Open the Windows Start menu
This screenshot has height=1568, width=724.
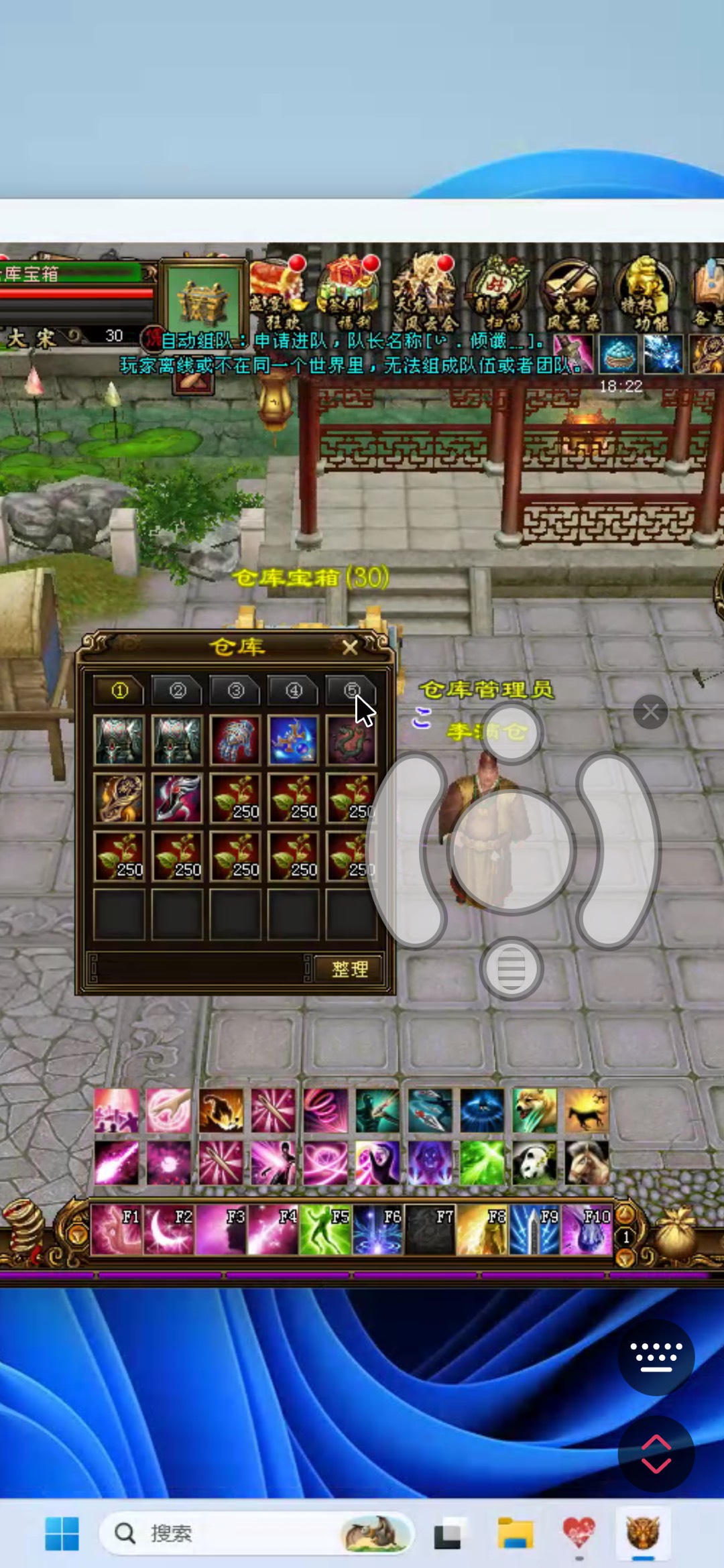(x=62, y=1532)
